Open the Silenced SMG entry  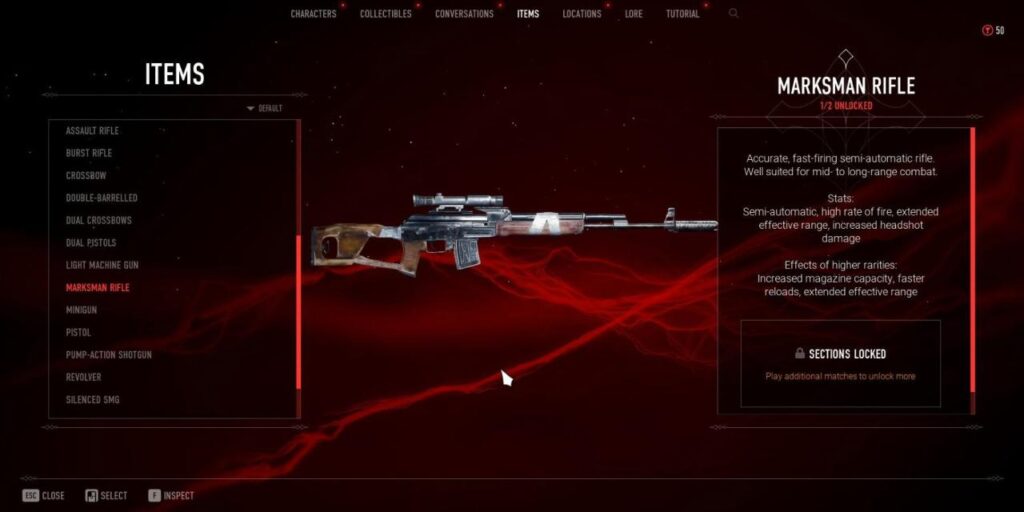(93, 400)
